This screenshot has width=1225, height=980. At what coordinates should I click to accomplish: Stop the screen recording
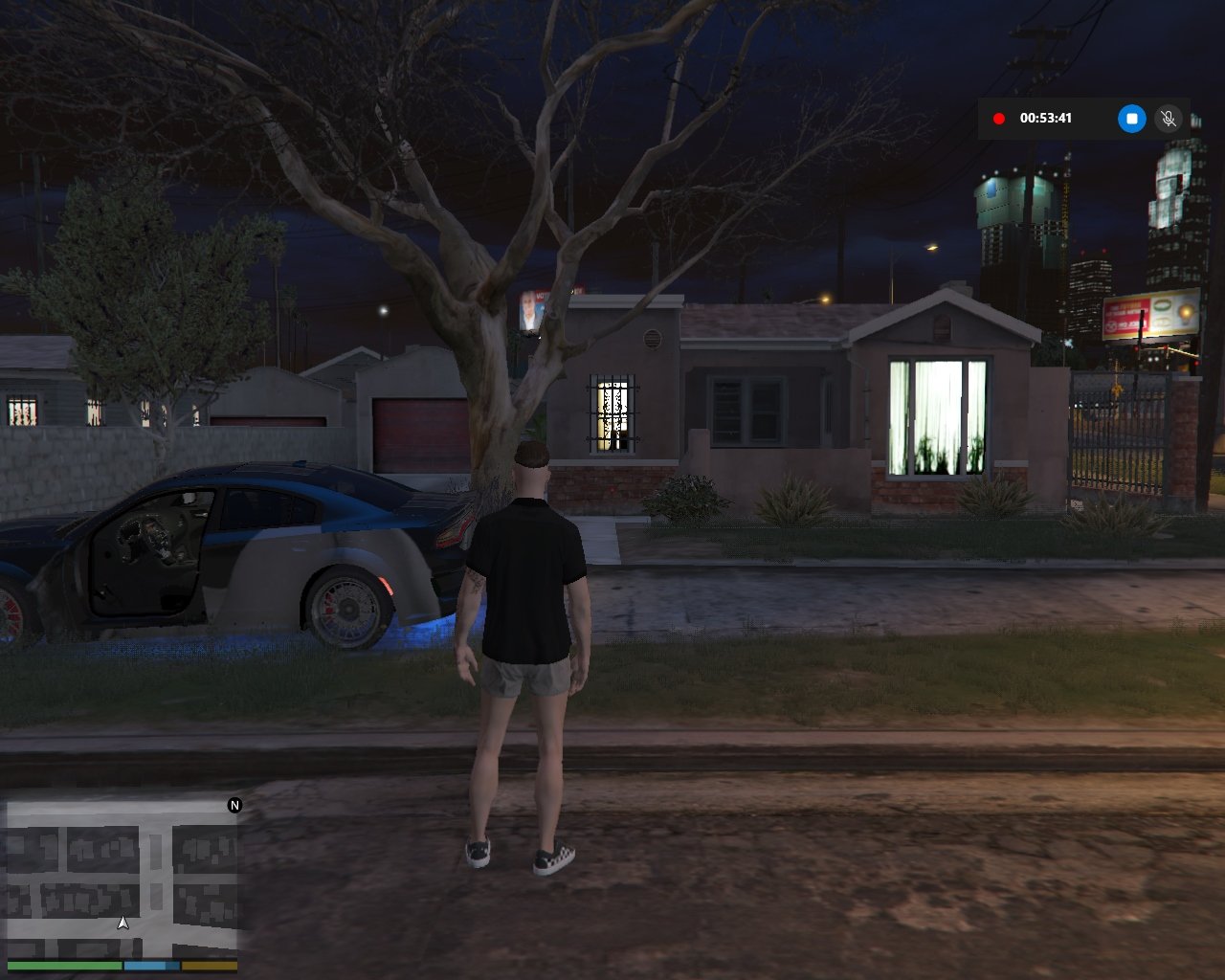[1131, 119]
